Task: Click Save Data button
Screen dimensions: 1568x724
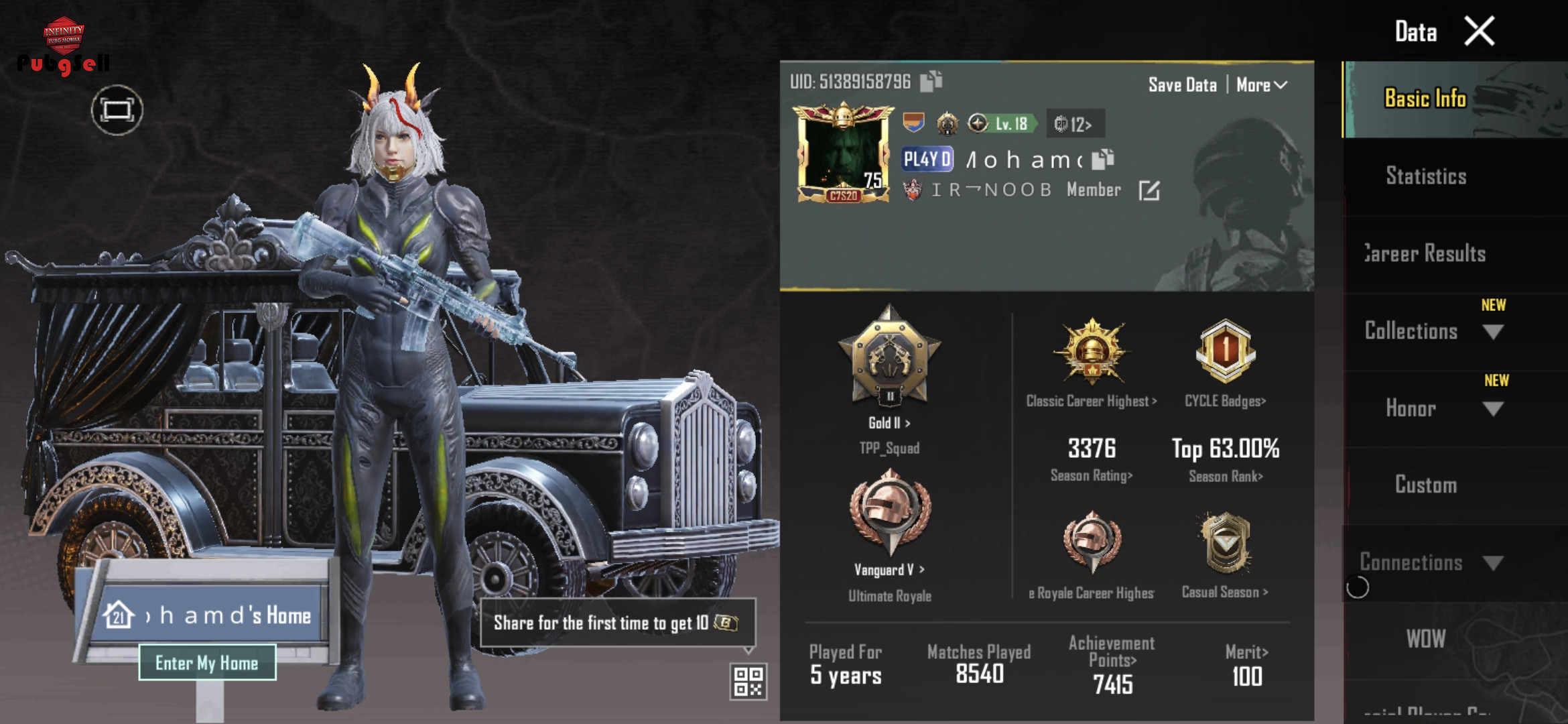Action: [x=1182, y=85]
